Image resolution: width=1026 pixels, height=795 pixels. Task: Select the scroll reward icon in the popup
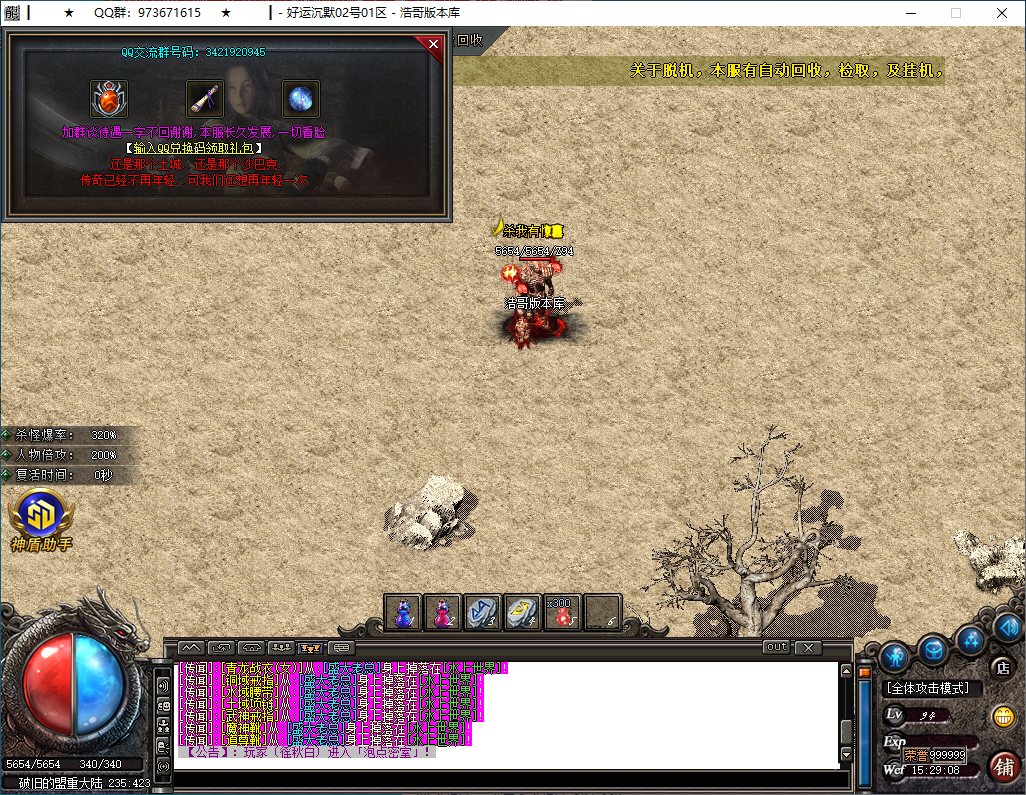coord(205,99)
